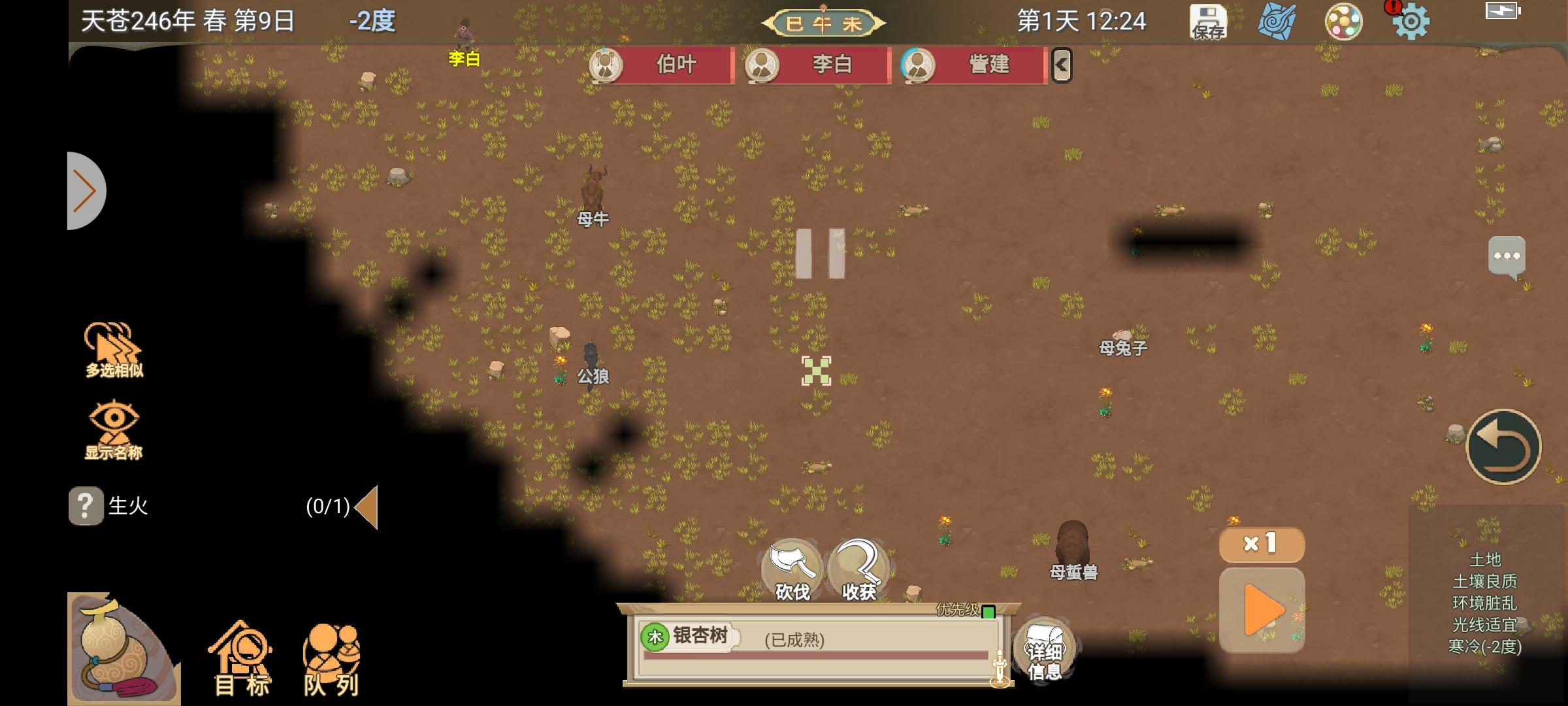
Task: Open the 目标 goals panel
Action: coord(242,654)
